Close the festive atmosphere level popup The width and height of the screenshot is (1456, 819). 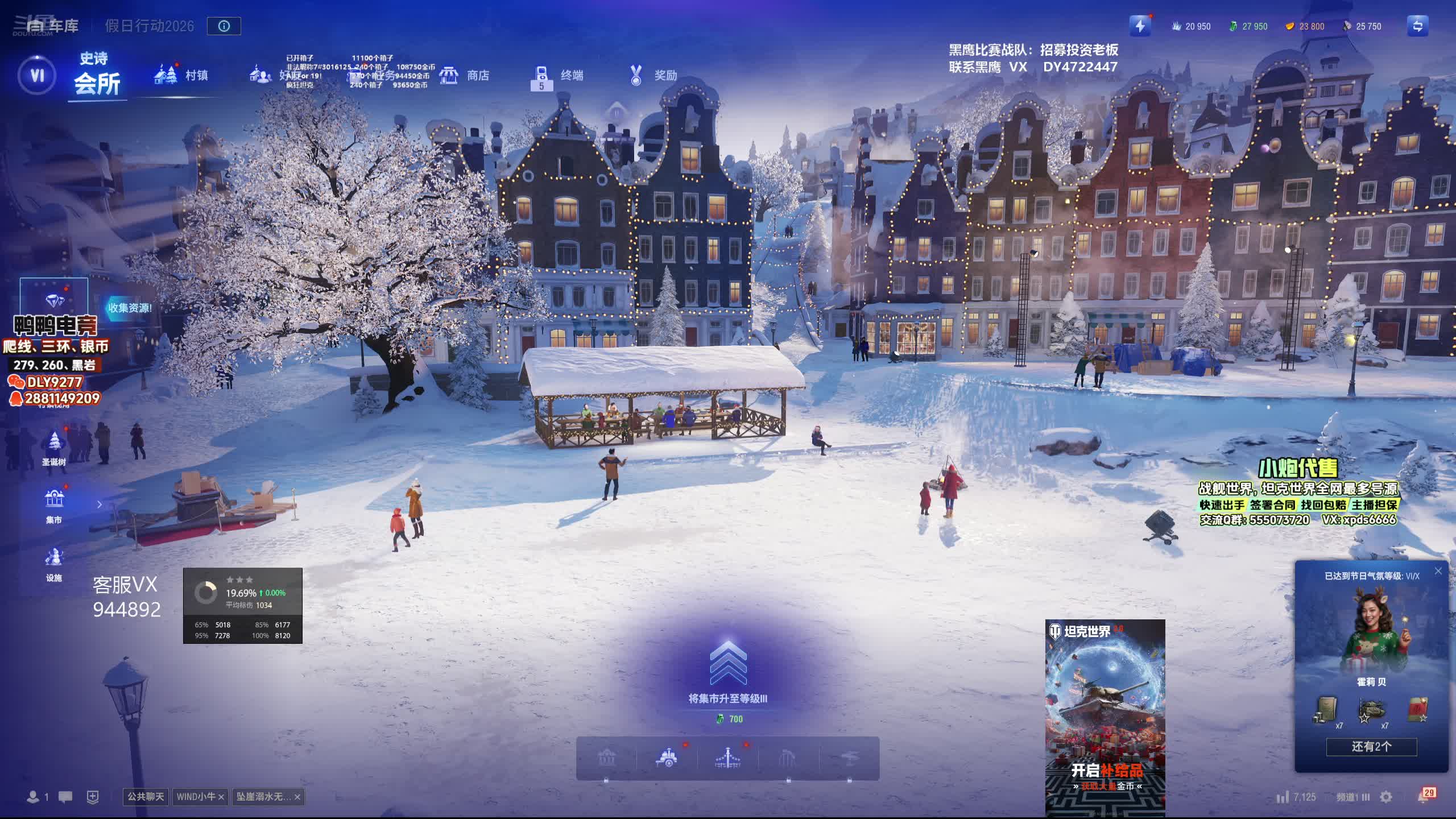pyautogui.click(x=1438, y=571)
